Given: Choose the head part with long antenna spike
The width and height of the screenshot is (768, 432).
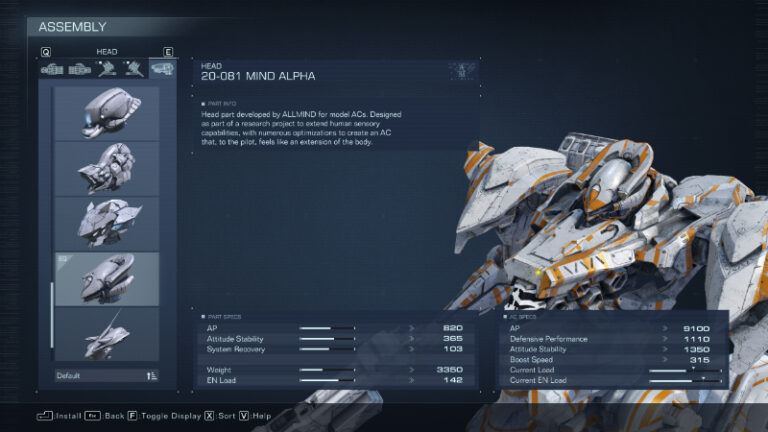Looking at the screenshot, I should (x=106, y=334).
